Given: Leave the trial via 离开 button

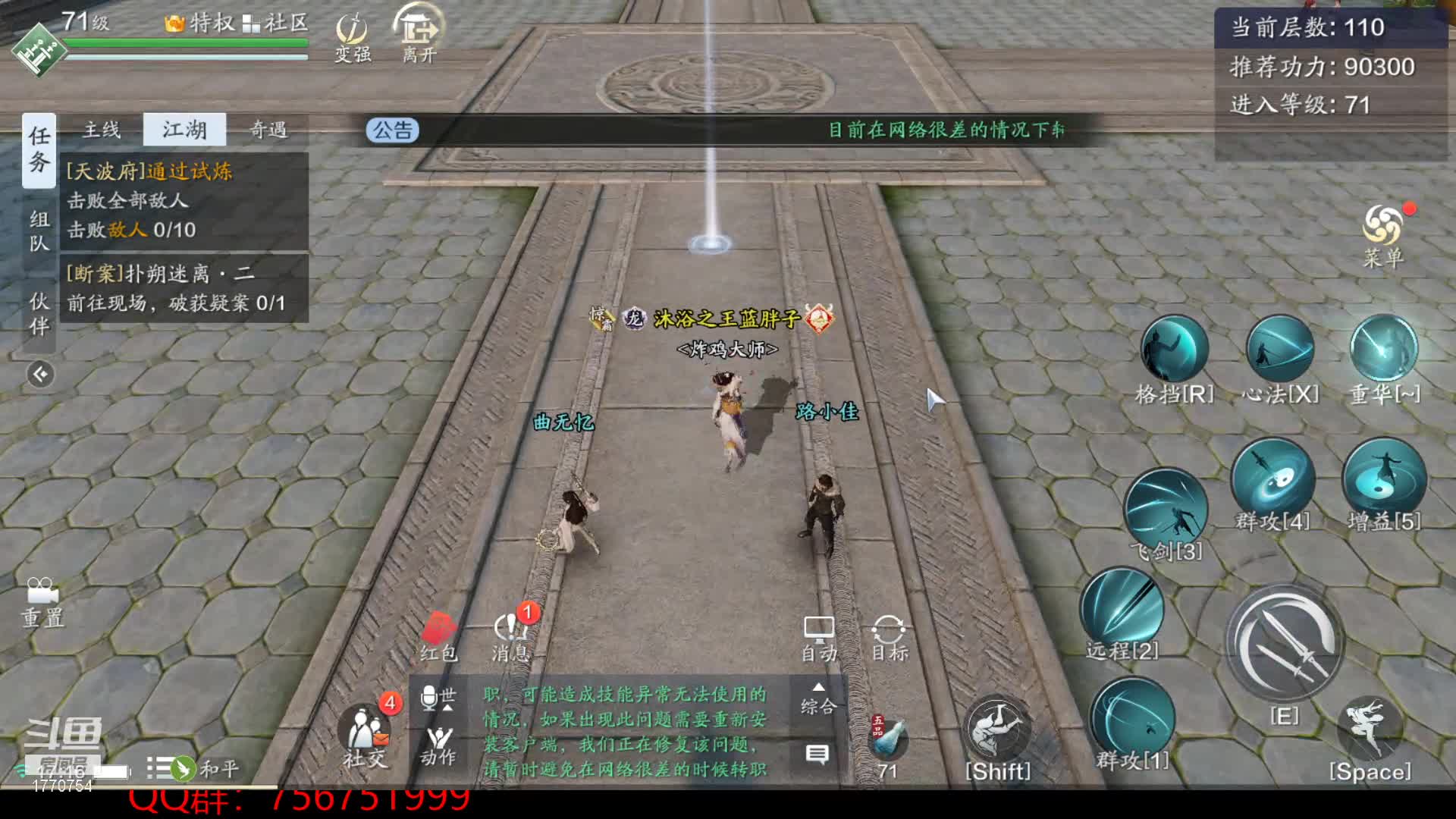Looking at the screenshot, I should click(419, 34).
